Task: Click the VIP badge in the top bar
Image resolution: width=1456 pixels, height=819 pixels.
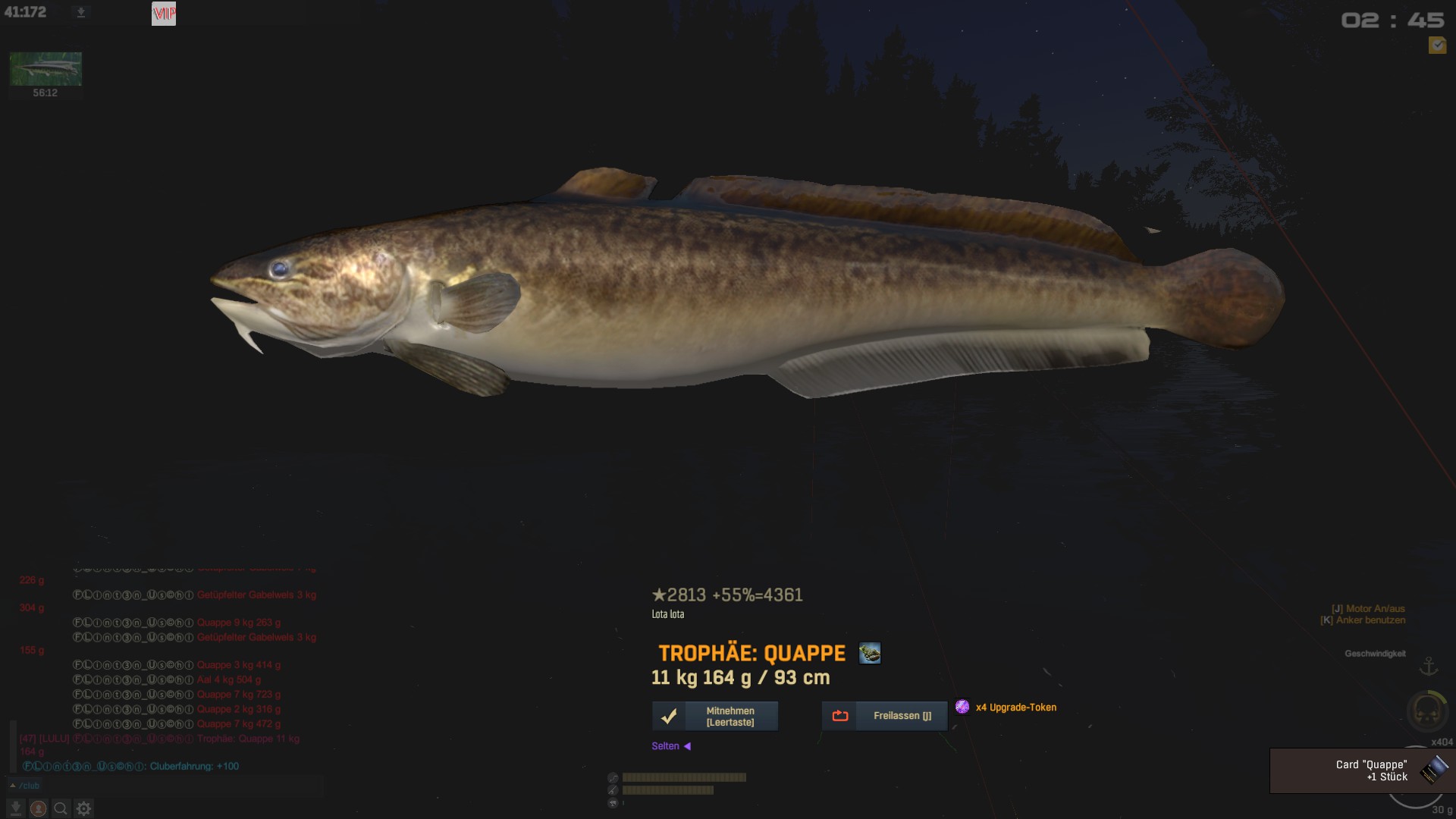Action: 164,14
